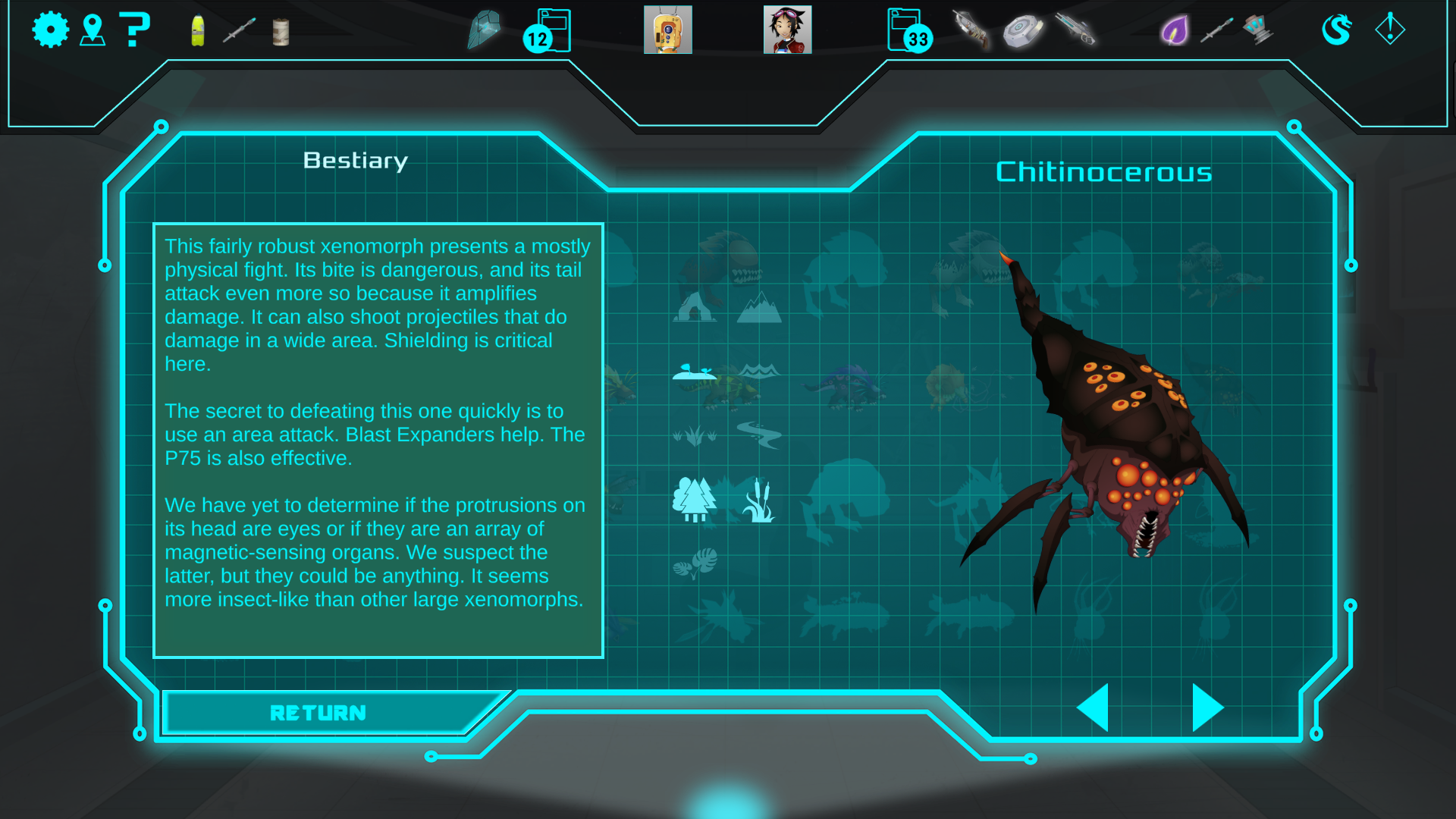Open help with the question mark

pos(135,30)
